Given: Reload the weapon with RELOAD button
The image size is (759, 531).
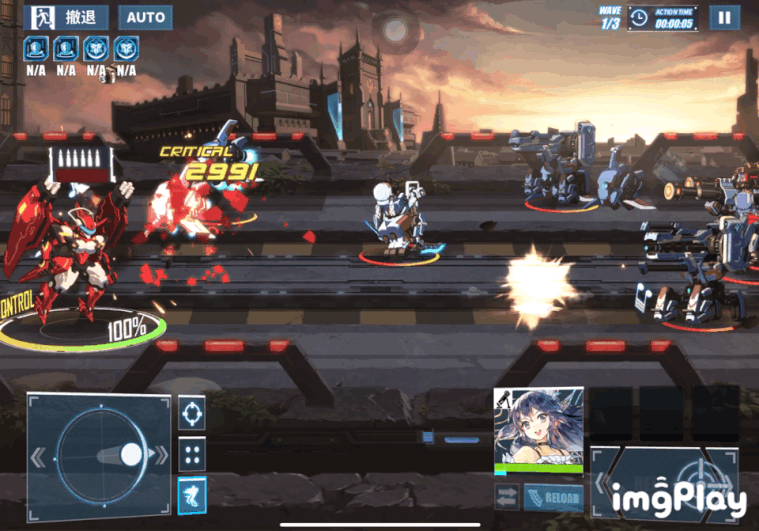Looking at the screenshot, I should coord(553,497).
